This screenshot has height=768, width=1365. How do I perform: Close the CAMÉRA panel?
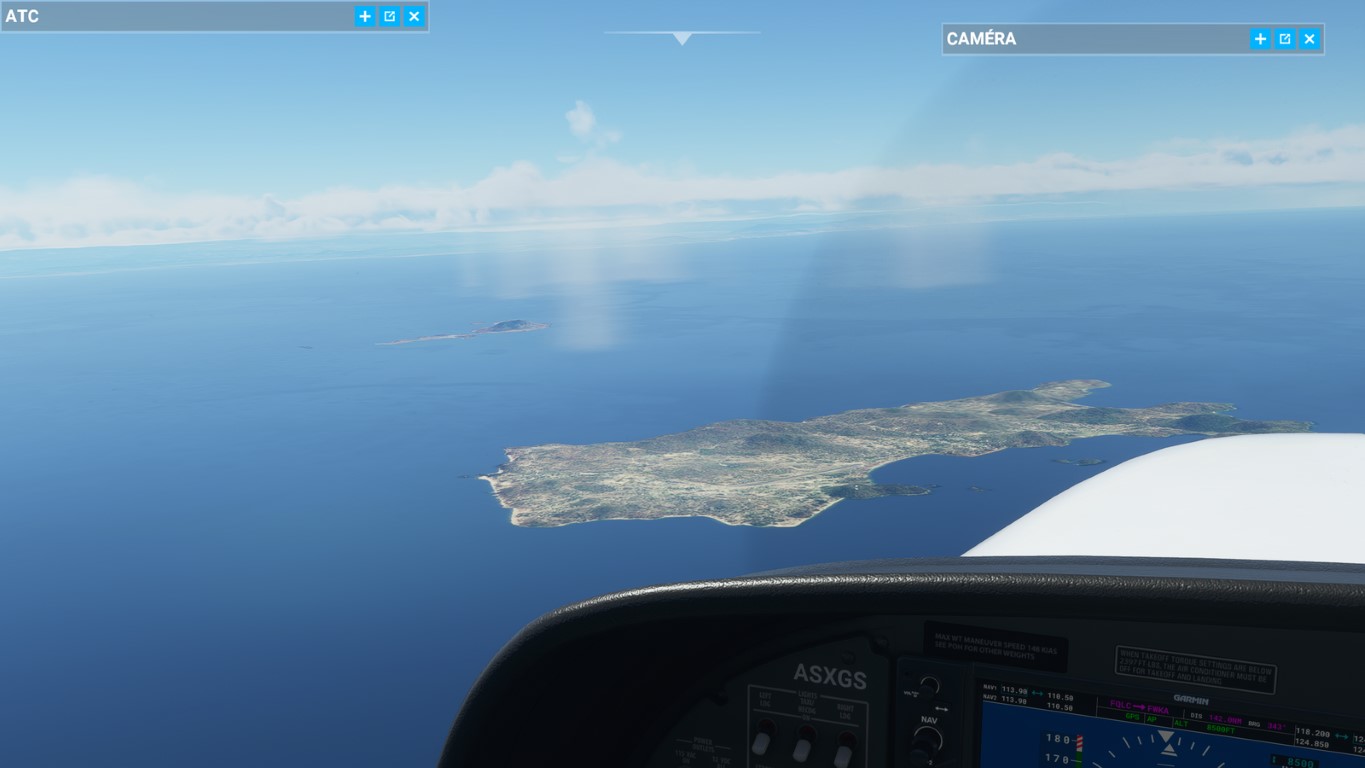[x=1309, y=39]
